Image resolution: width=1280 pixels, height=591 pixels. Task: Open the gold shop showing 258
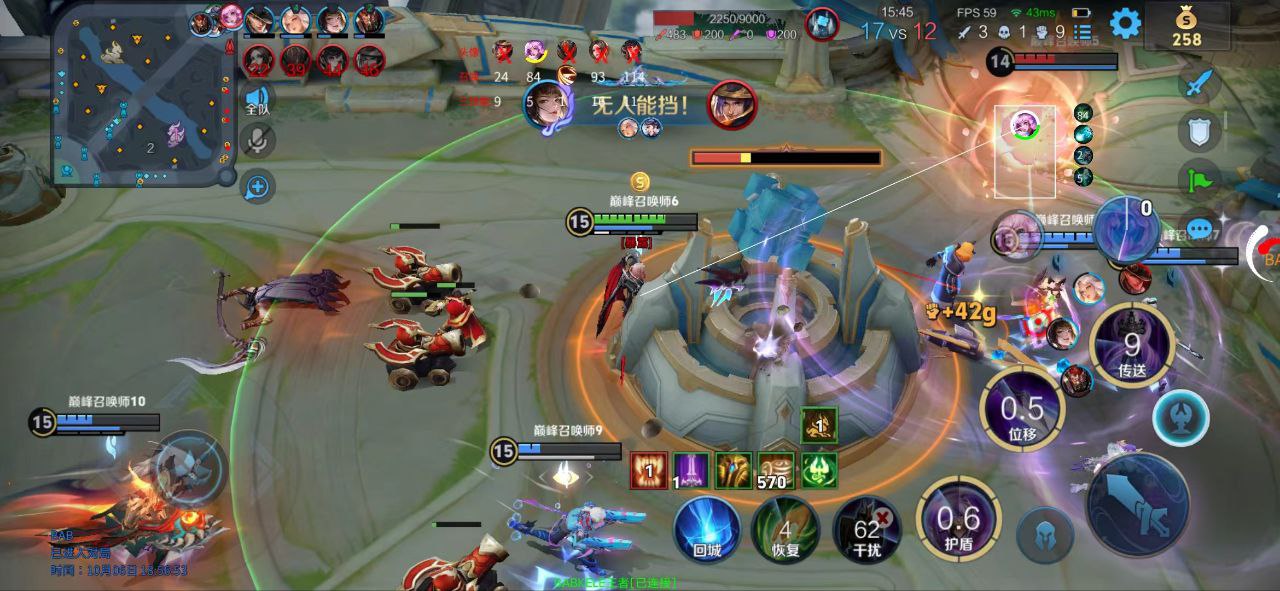coord(1187,27)
